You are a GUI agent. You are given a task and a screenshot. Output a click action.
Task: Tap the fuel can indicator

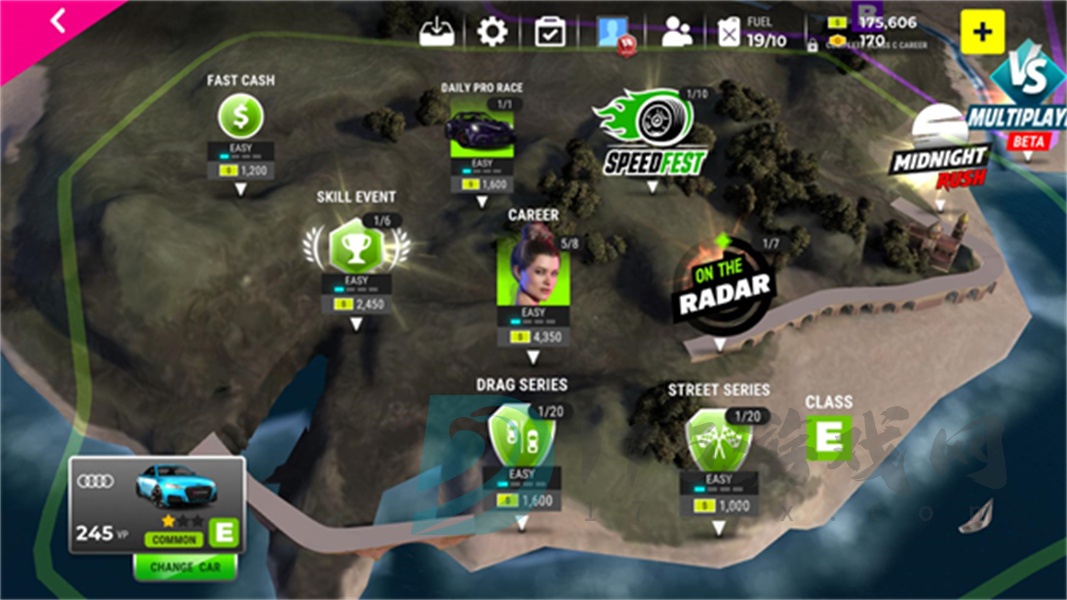click(731, 33)
